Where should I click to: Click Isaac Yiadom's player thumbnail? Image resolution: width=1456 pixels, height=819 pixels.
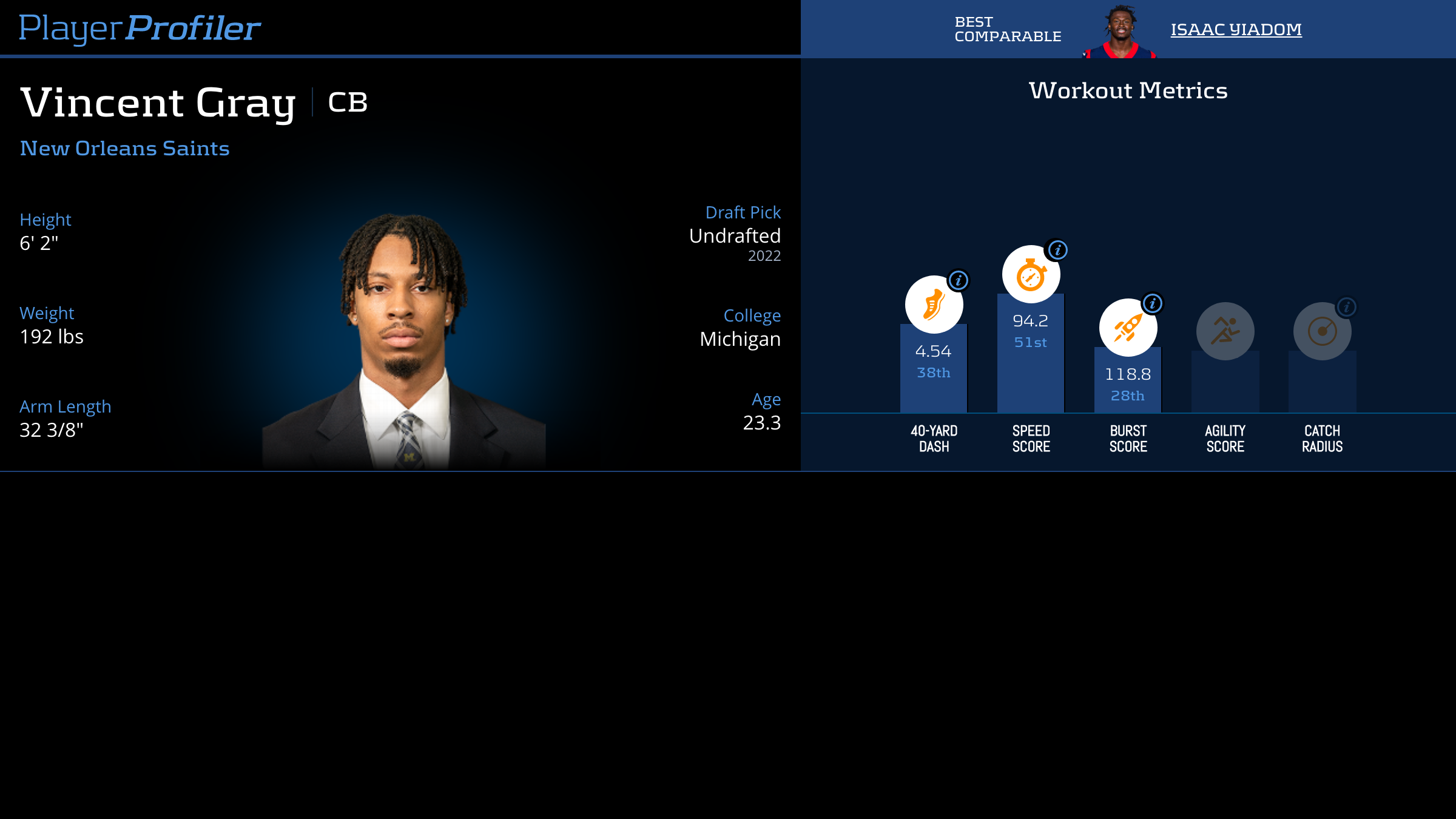(x=1120, y=32)
